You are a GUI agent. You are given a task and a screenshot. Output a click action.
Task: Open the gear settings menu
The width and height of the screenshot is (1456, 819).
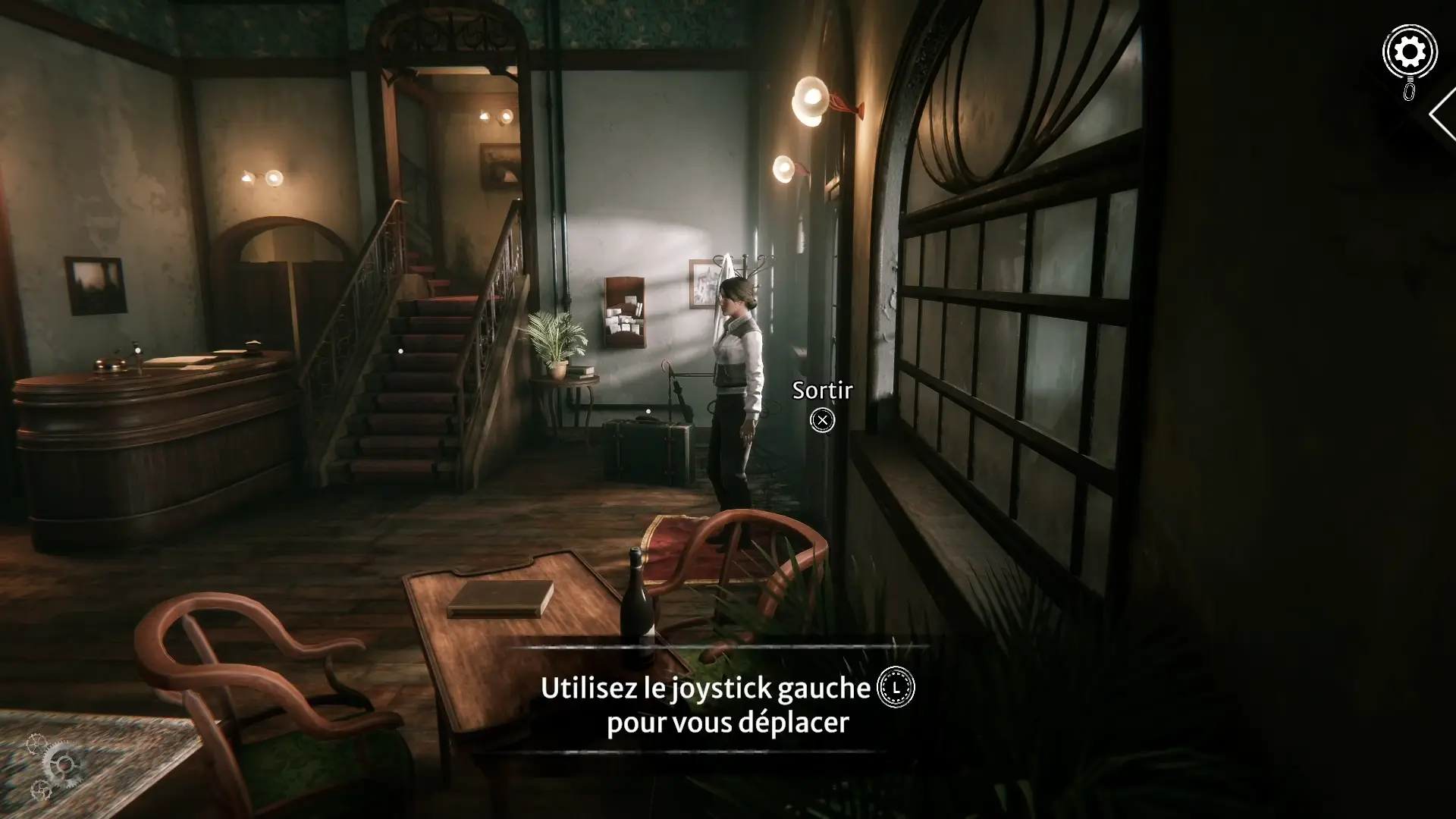coord(1410,53)
